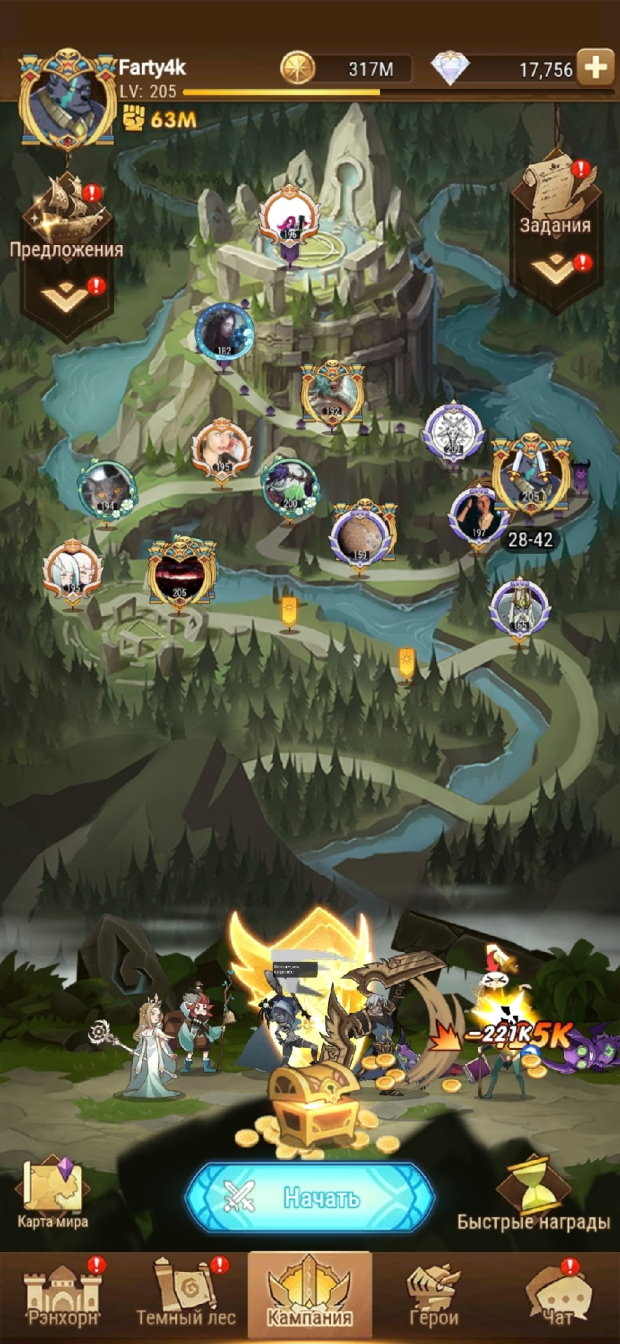Add more diamonds with the plus button
The image size is (620, 1344).
[x=595, y=68]
